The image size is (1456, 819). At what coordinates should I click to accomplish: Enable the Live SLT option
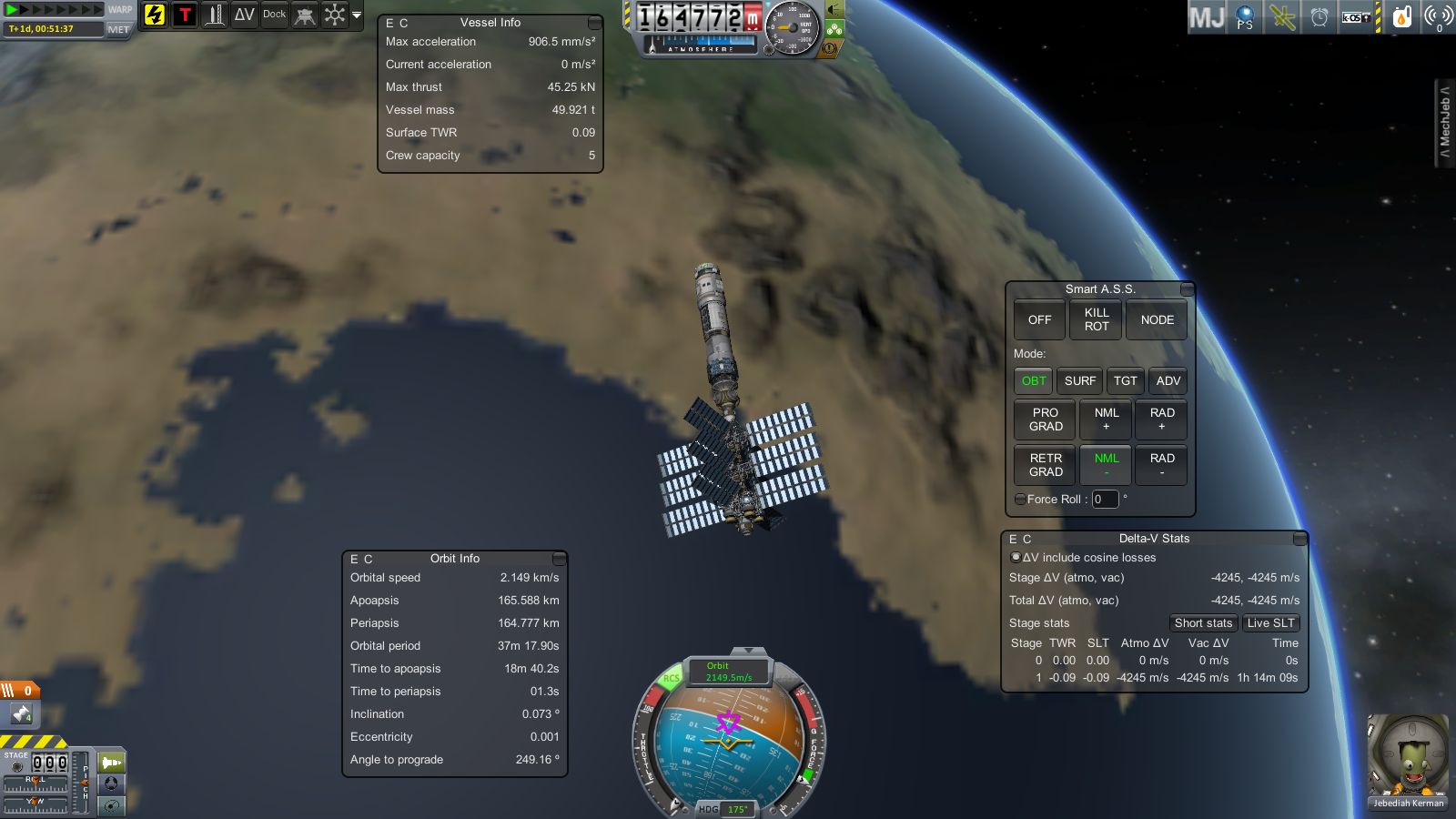click(x=1270, y=623)
